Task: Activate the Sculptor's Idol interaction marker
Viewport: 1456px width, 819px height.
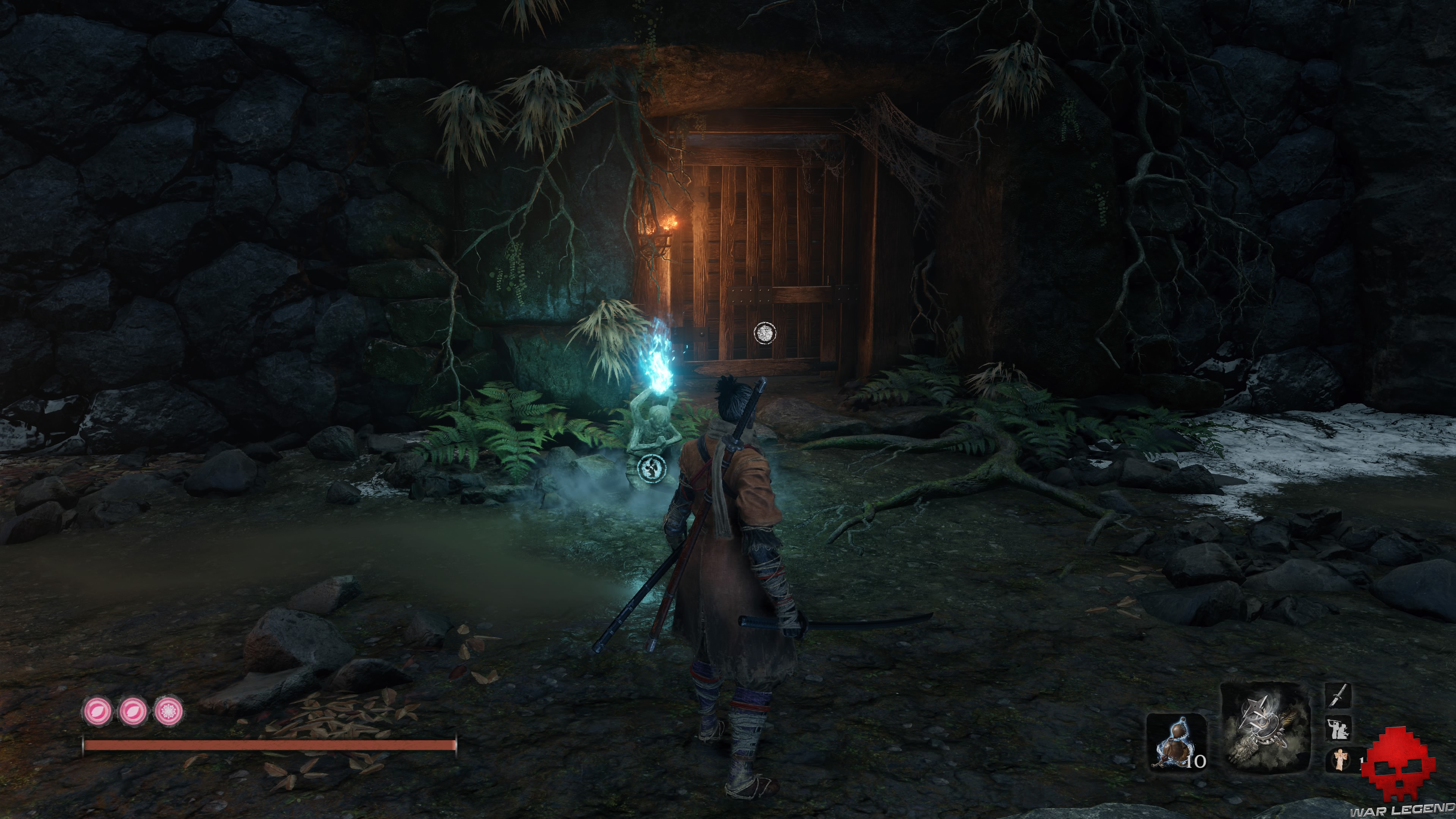Action: pyautogui.click(x=651, y=468)
